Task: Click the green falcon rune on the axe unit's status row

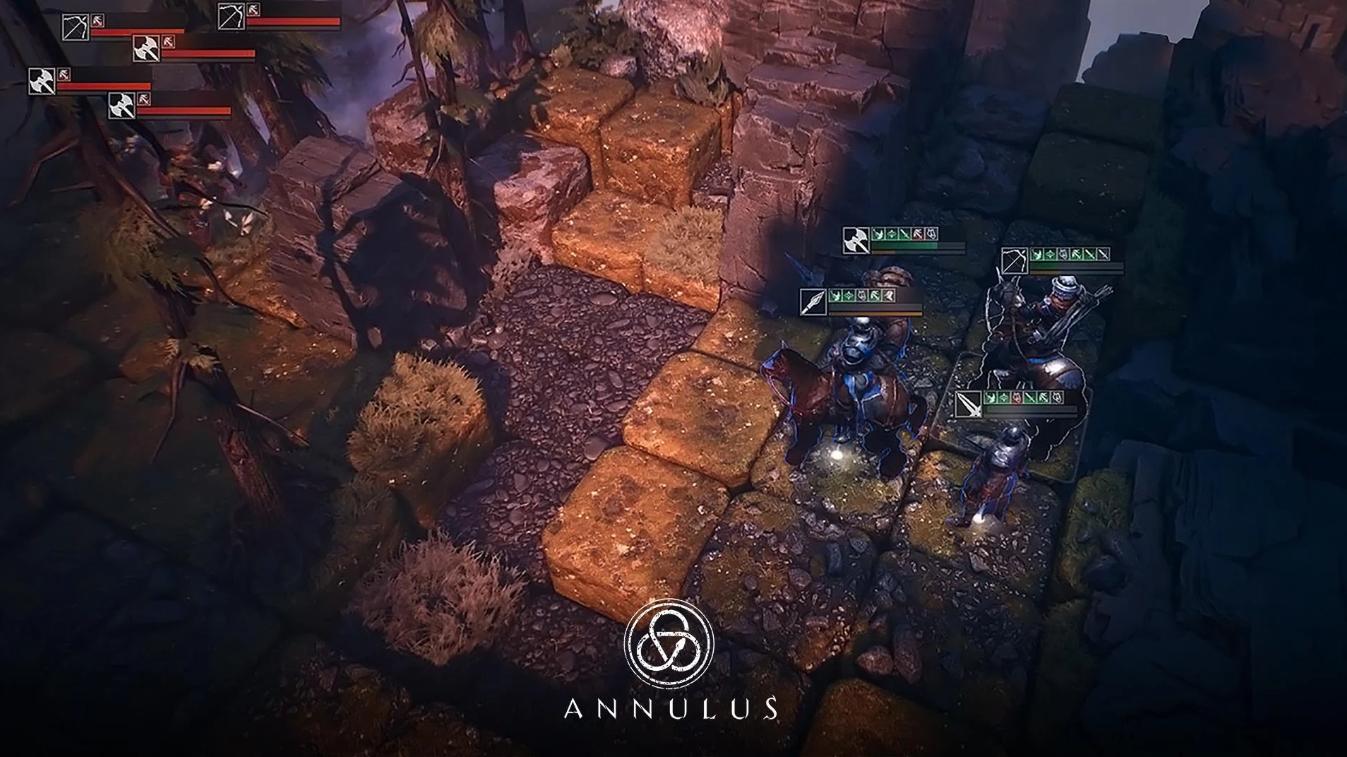Action: pyautogui.click(x=878, y=233)
